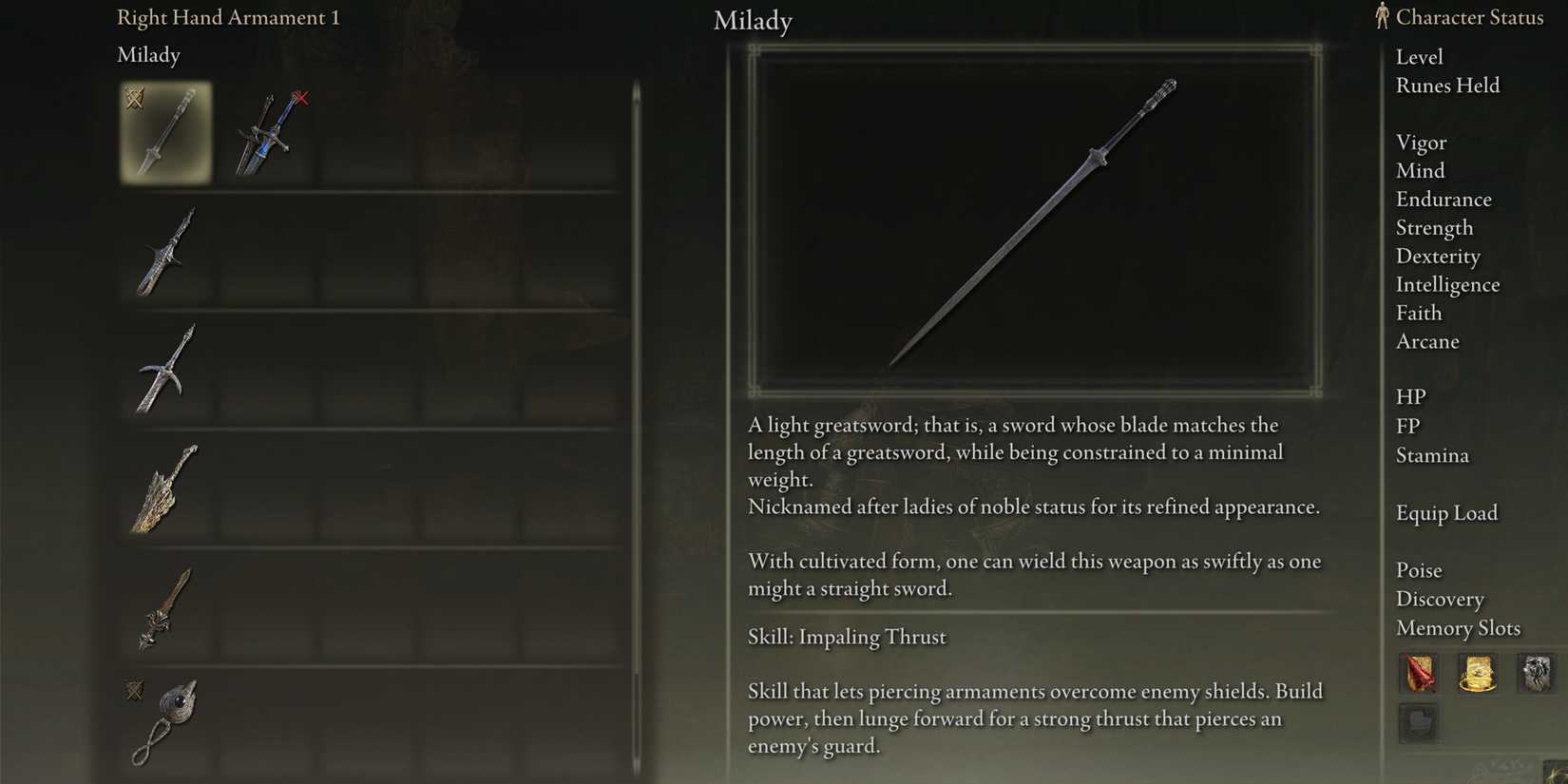Image resolution: width=1568 pixels, height=784 pixels.
Task: Click the Skill: Impaling Thrust text
Action: (846, 637)
